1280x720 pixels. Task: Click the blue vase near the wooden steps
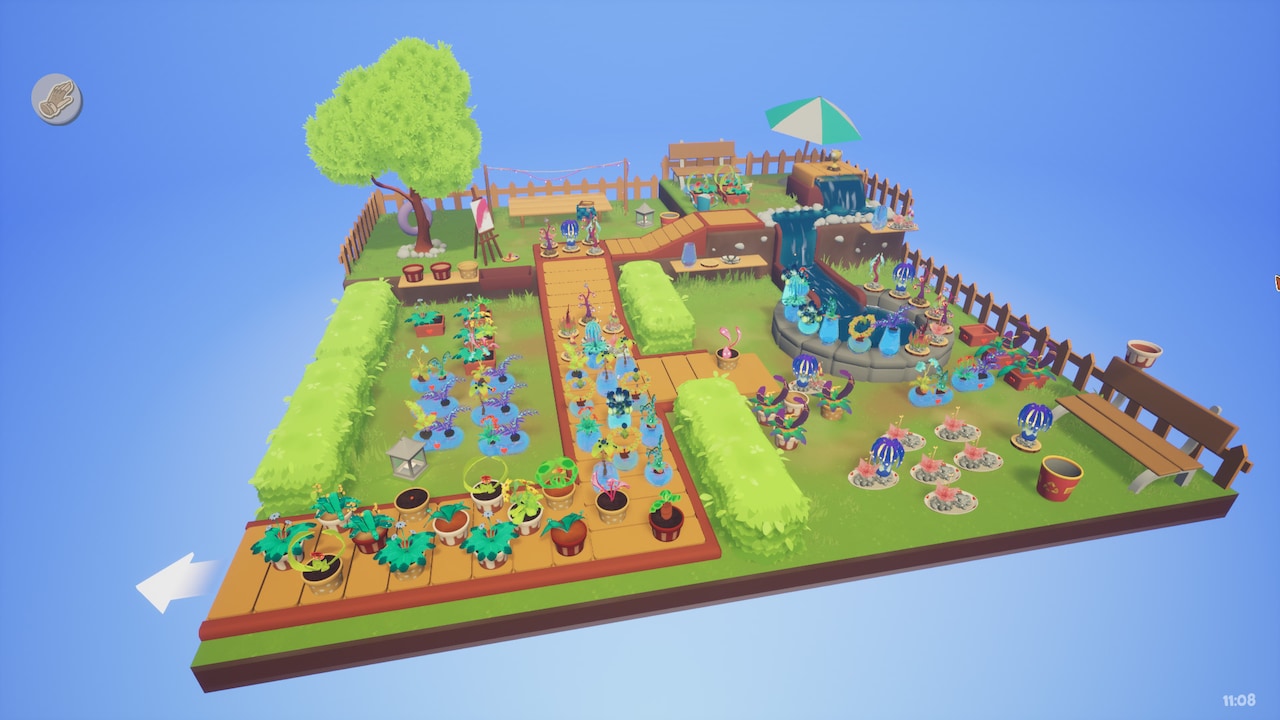[688, 255]
